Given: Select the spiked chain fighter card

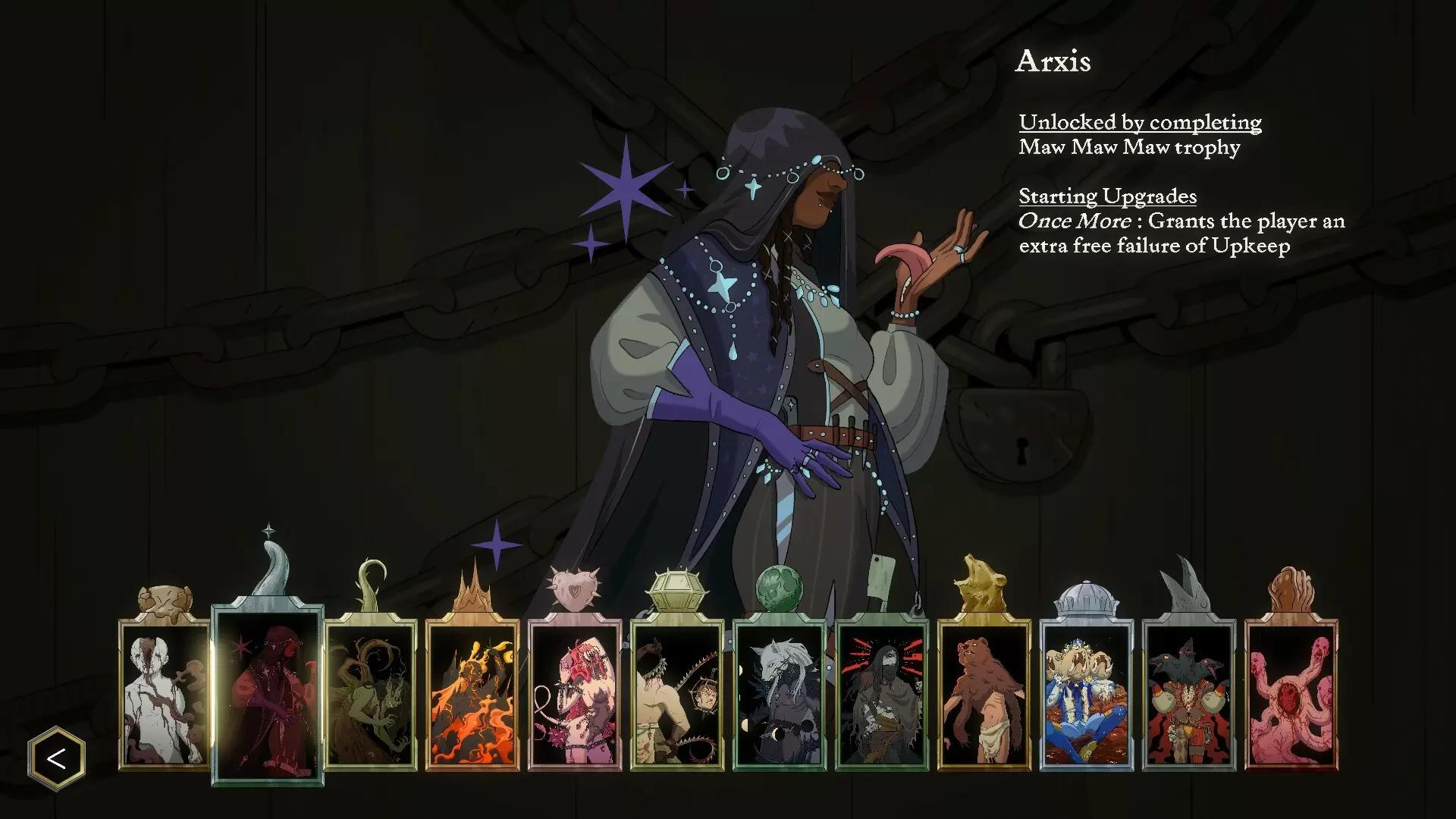Looking at the screenshot, I should 677,694.
